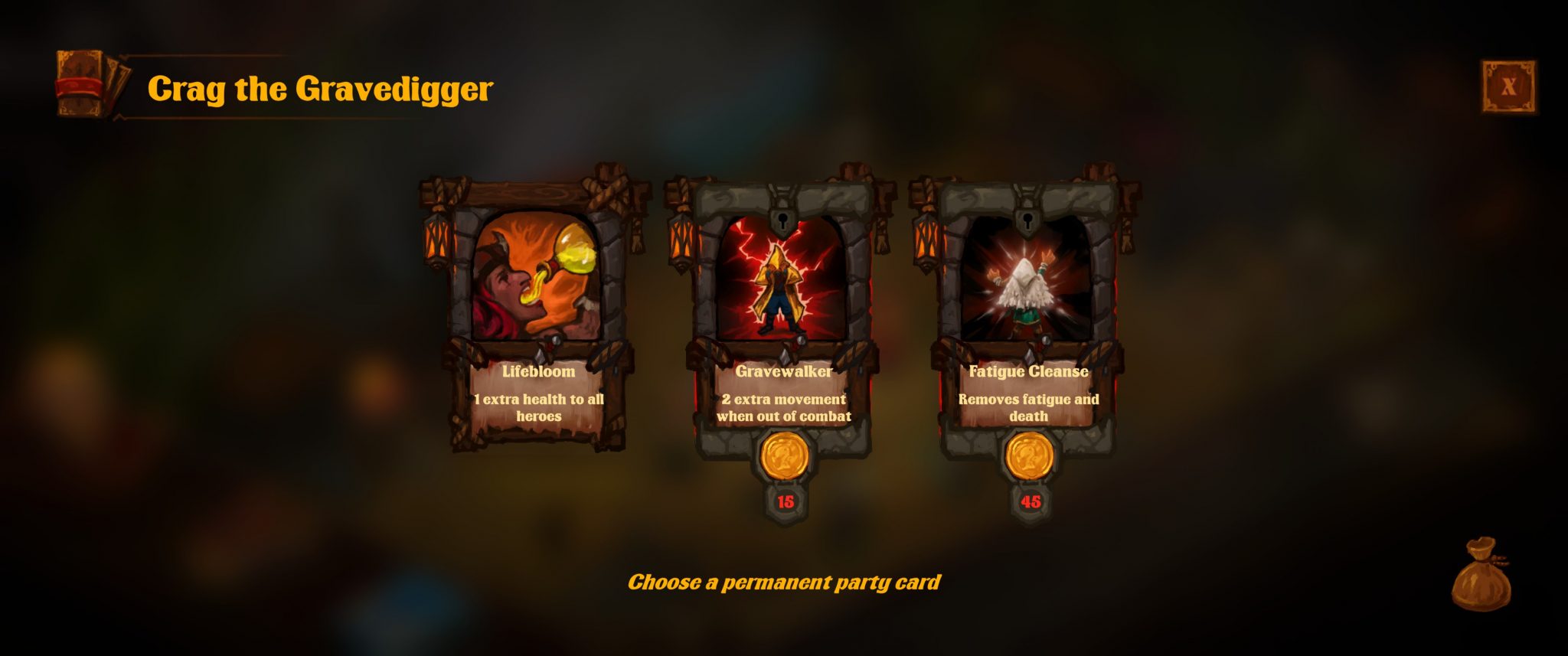Click the Gravewalker 15 gold cost coin
The height and width of the screenshot is (656, 1568).
click(x=785, y=457)
